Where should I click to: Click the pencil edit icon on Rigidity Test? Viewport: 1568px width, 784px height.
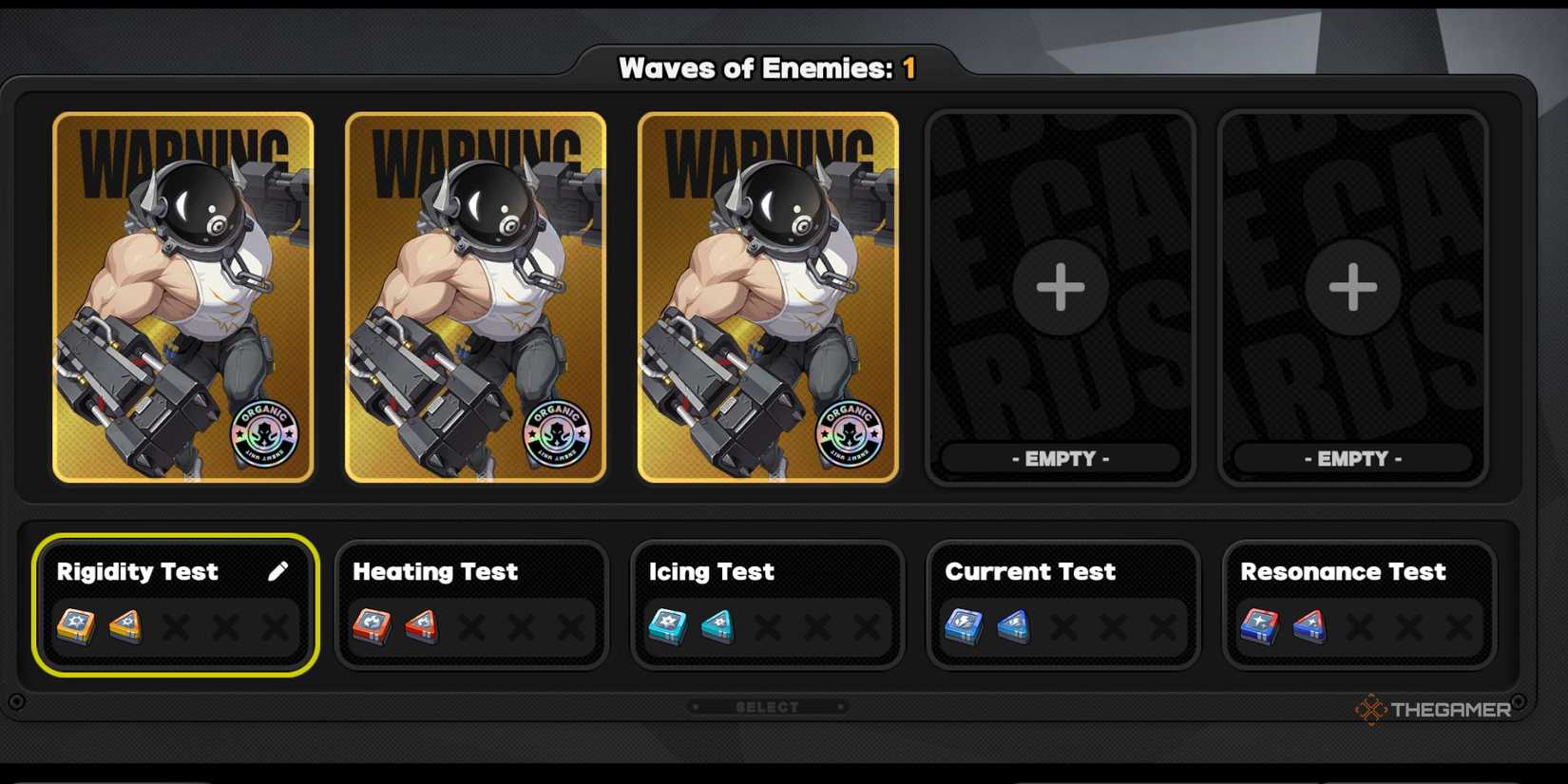pyautogui.click(x=279, y=570)
